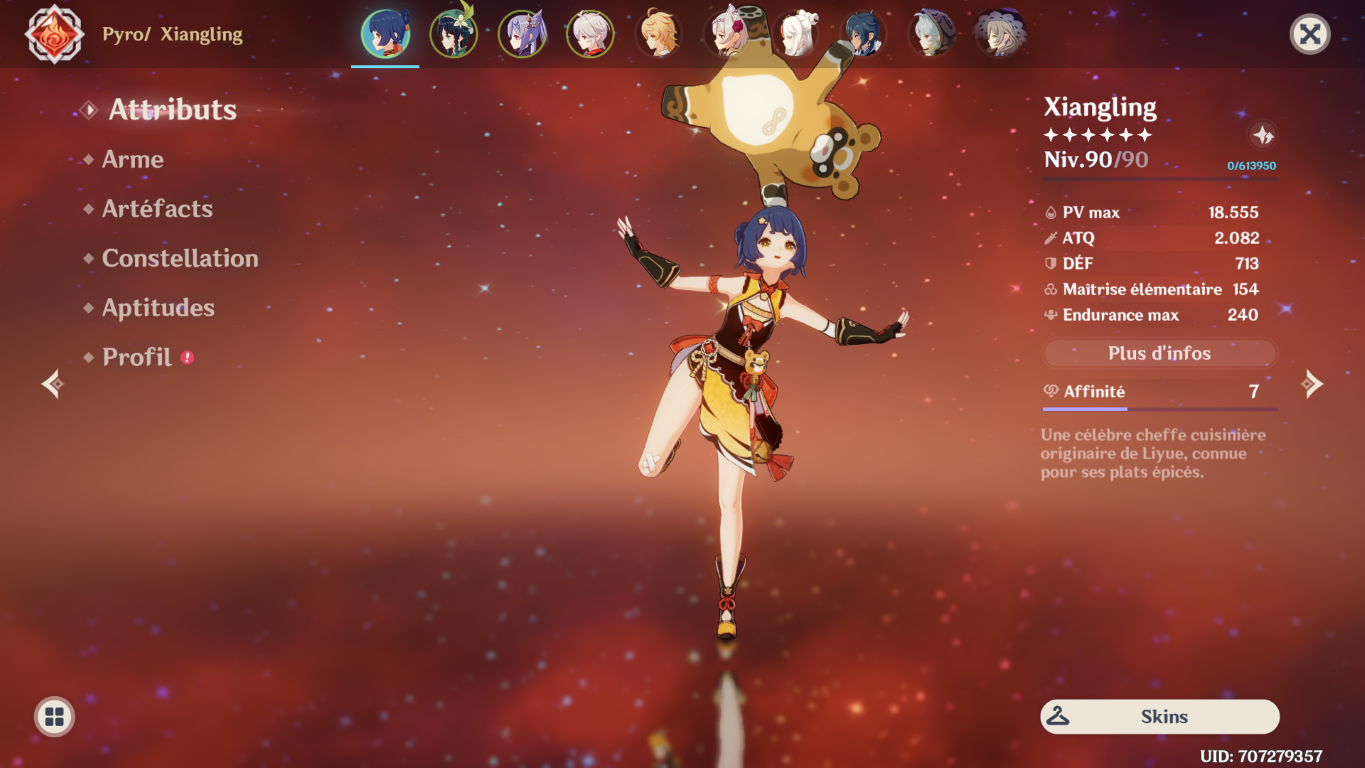
Task: Select Xiangling's portrait in the character bar
Action: click(385, 33)
